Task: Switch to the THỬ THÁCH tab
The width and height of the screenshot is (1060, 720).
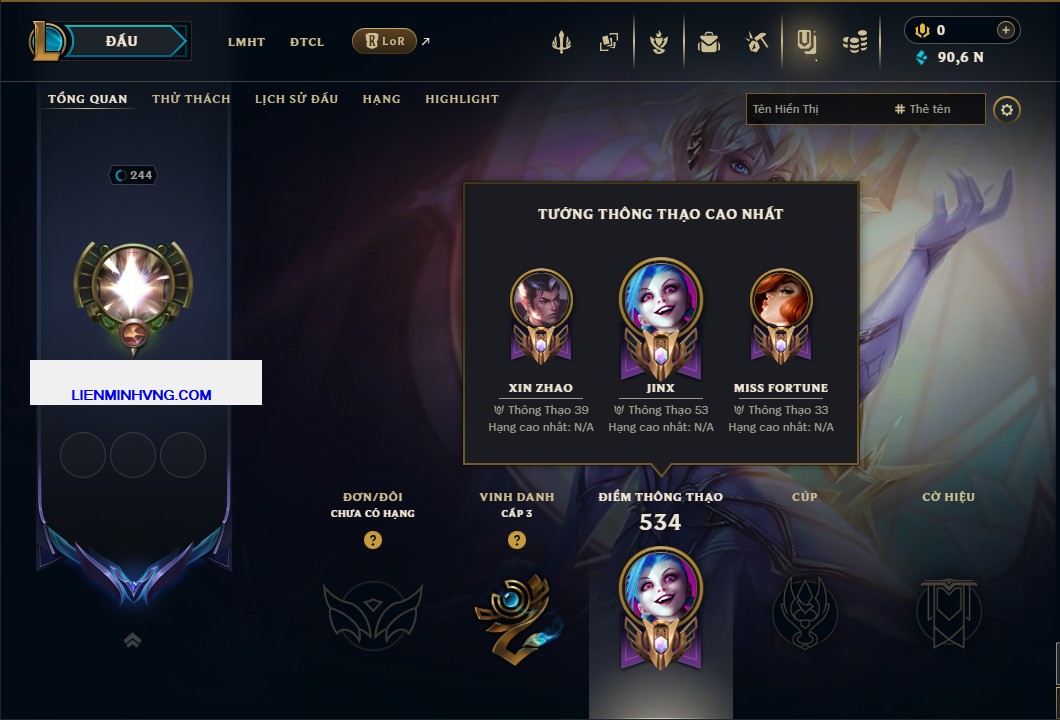Action: [x=191, y=99]
